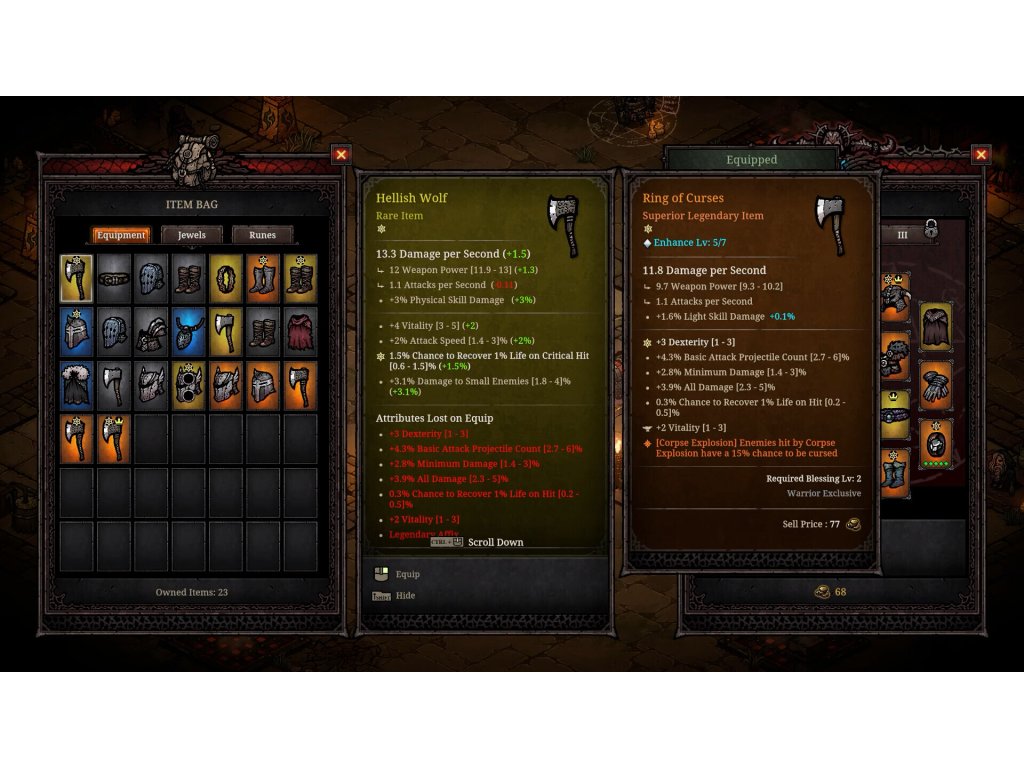Select the equipped cloak slot

pyautogui.click(x=936, y=326)
